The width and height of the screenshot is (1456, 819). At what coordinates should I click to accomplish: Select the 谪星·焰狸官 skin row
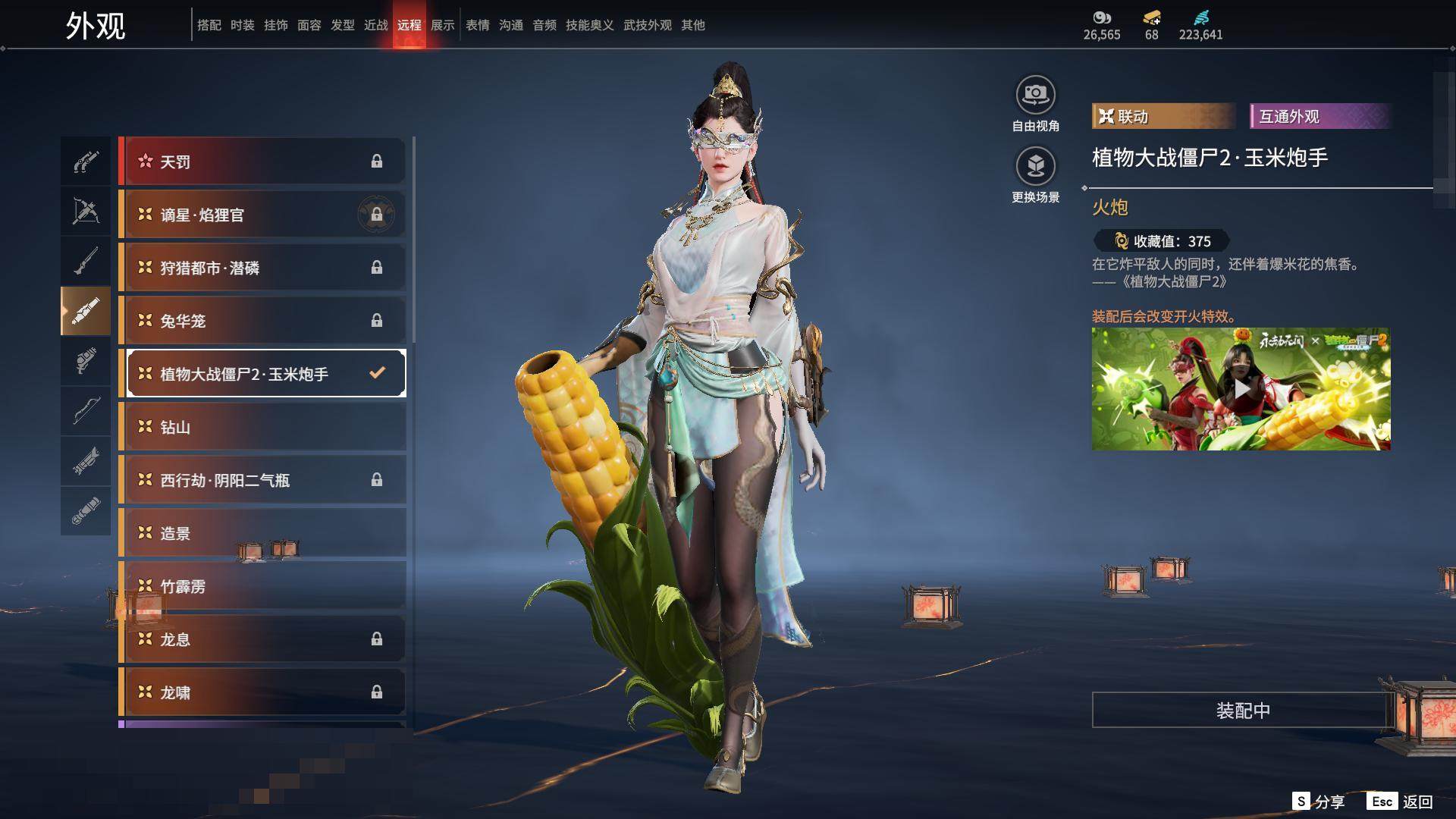tap(262, 215)
